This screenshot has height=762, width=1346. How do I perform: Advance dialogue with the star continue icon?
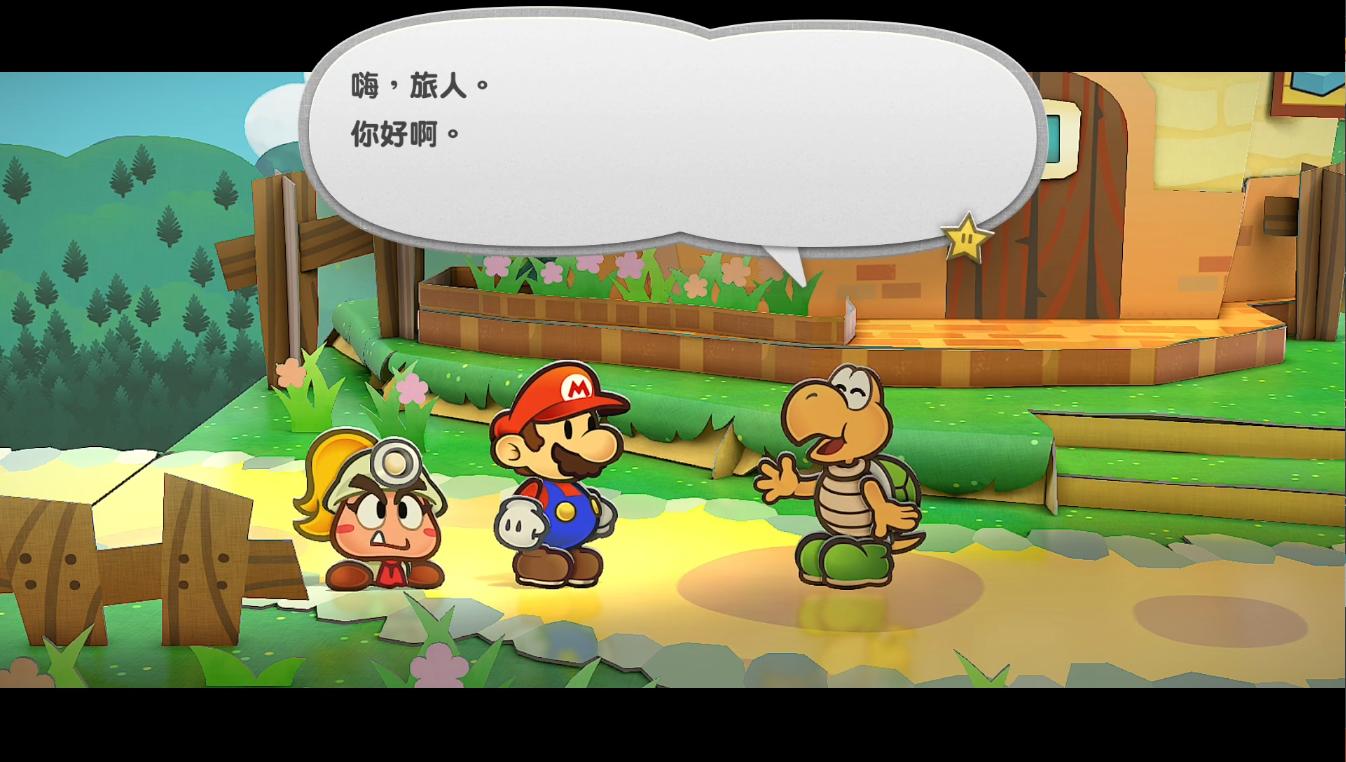tap(966, 239)
